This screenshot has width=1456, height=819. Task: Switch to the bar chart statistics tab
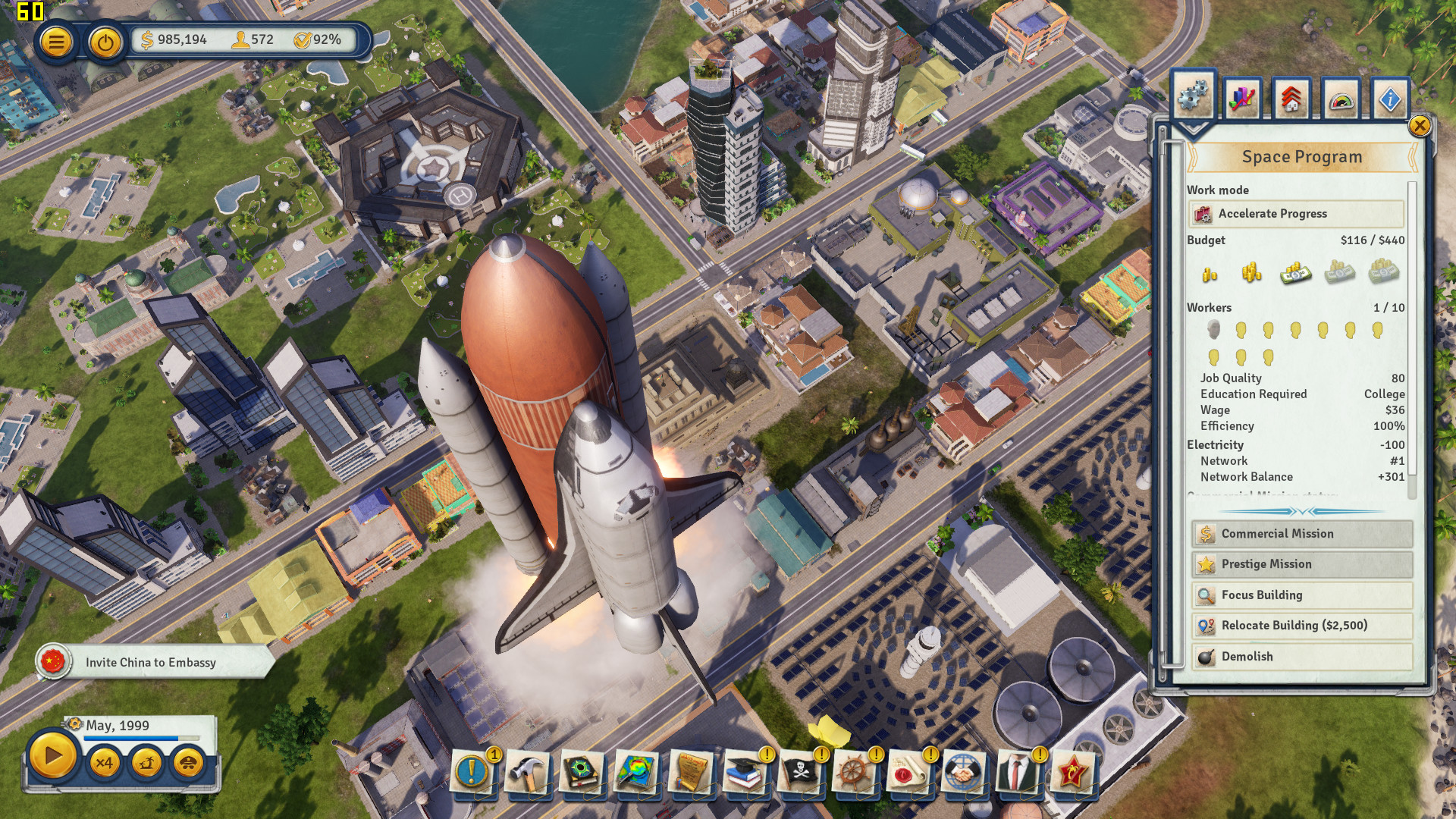[x=1242, y=99]
